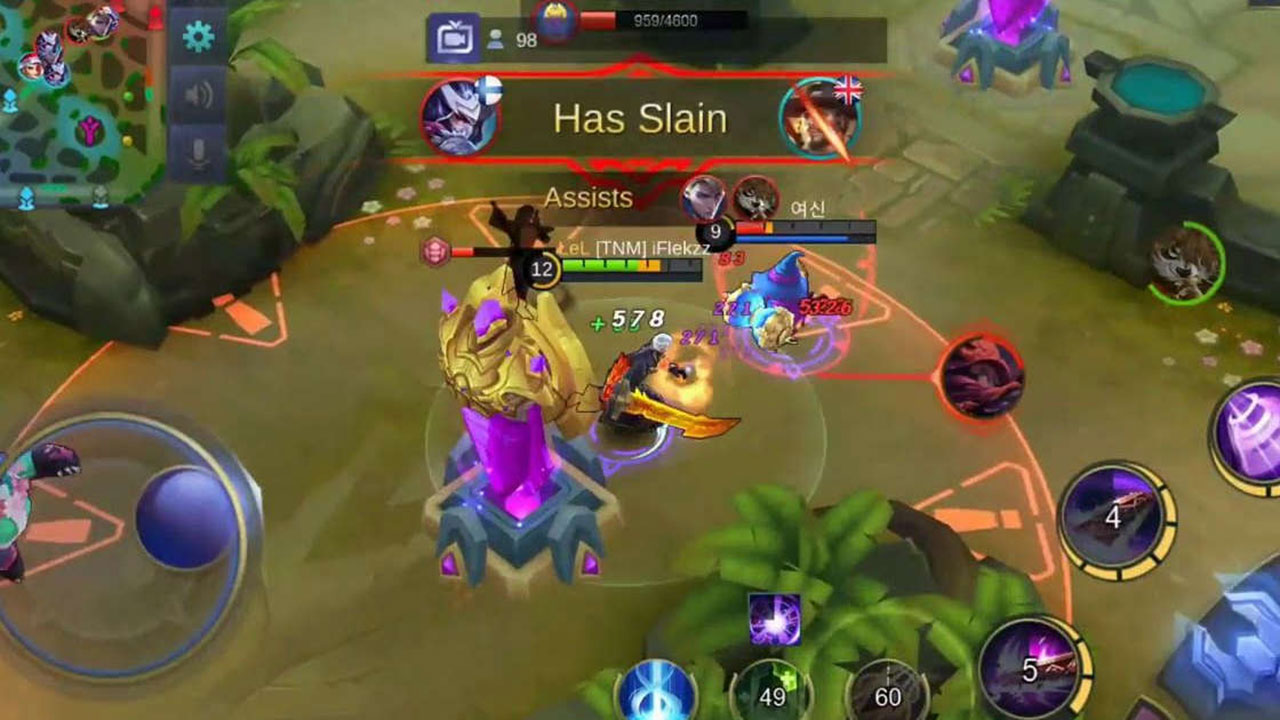Open the in-game settings gear

pos(197,36)
